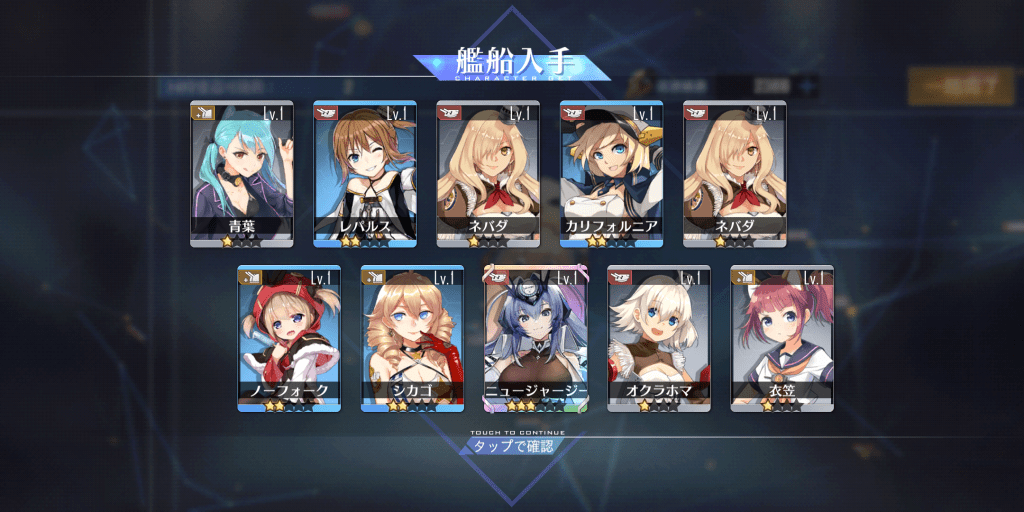
Task: Choose the オクラホマ (Oklahoma) ship card
Action: (x=659, y=338)
